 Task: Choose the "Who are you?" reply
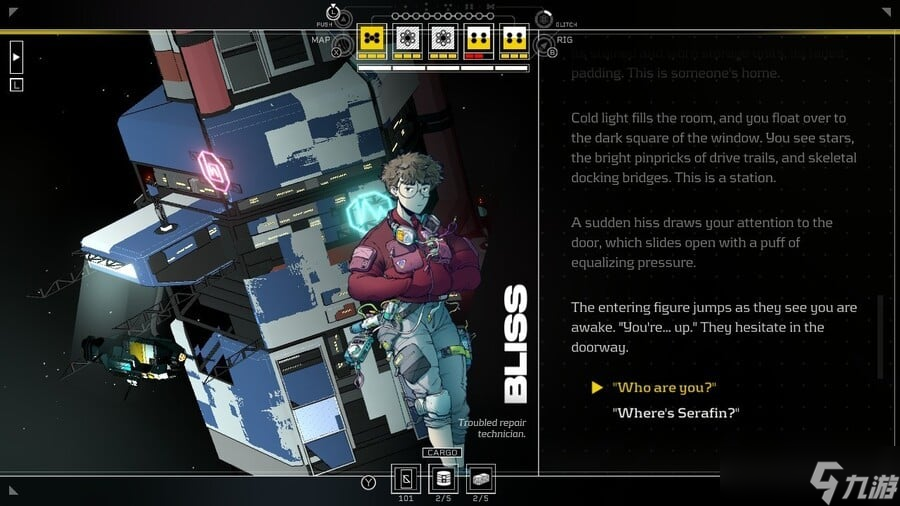click(664, 388)
